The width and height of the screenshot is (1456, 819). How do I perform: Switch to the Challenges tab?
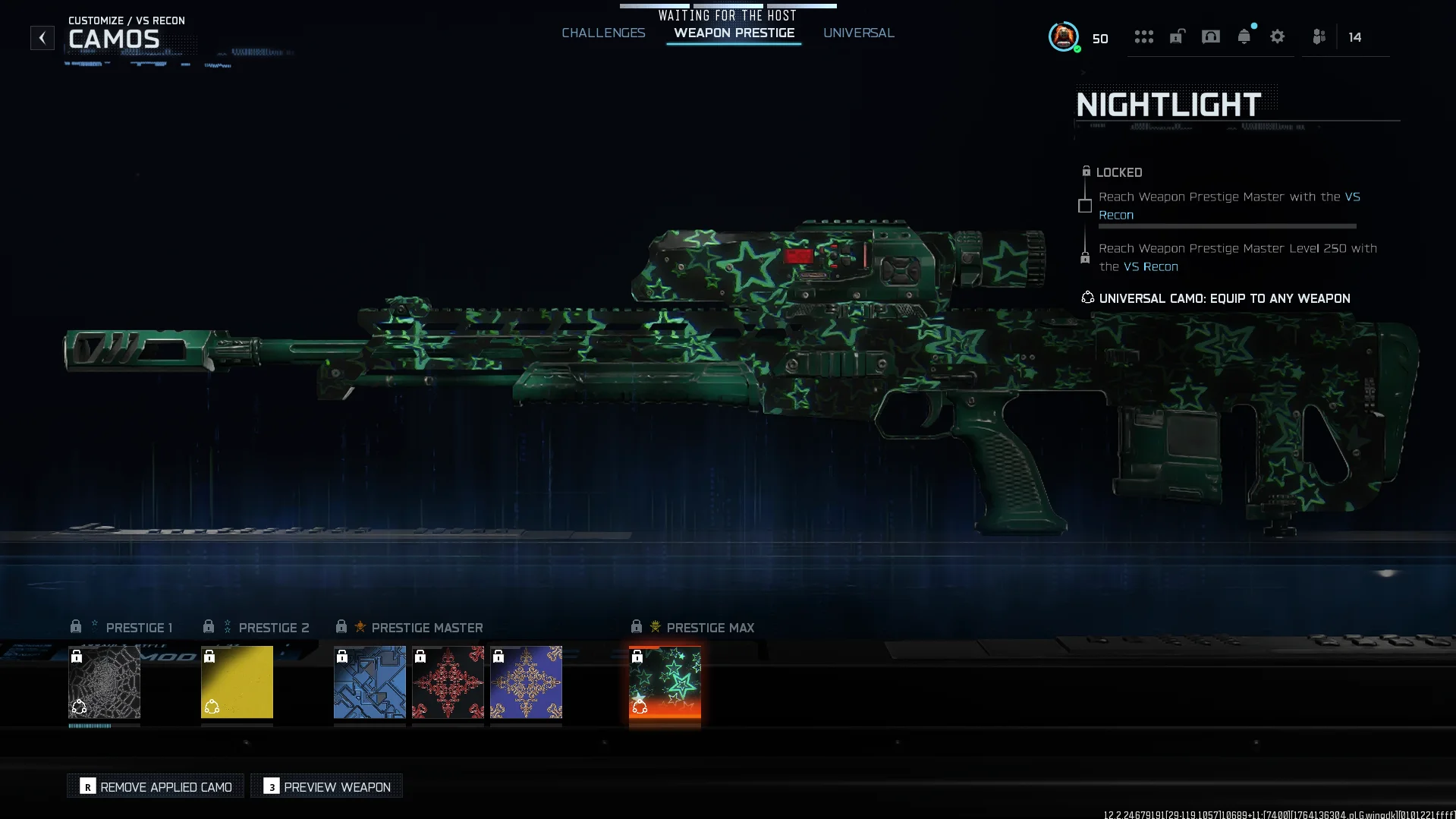click(603, 33)
